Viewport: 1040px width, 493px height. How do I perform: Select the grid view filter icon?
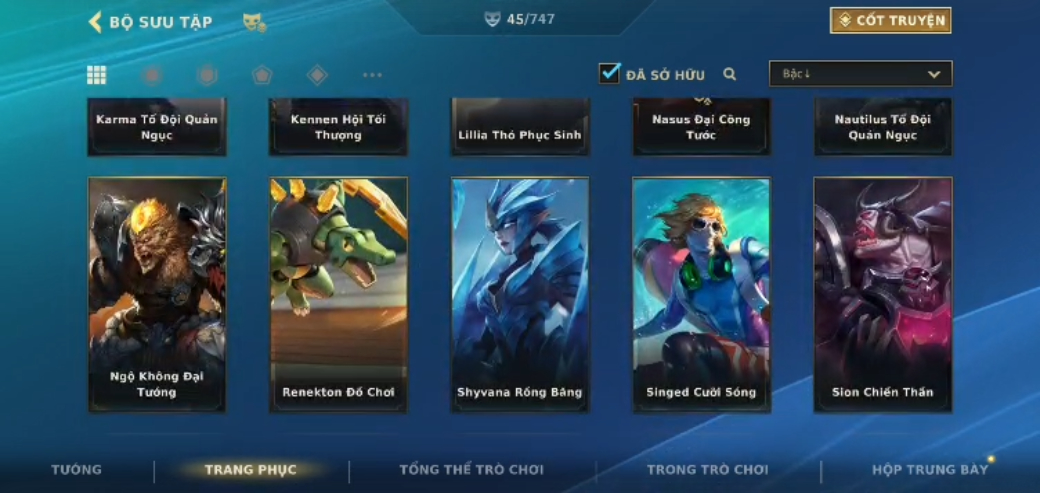[x=97, y=75]
